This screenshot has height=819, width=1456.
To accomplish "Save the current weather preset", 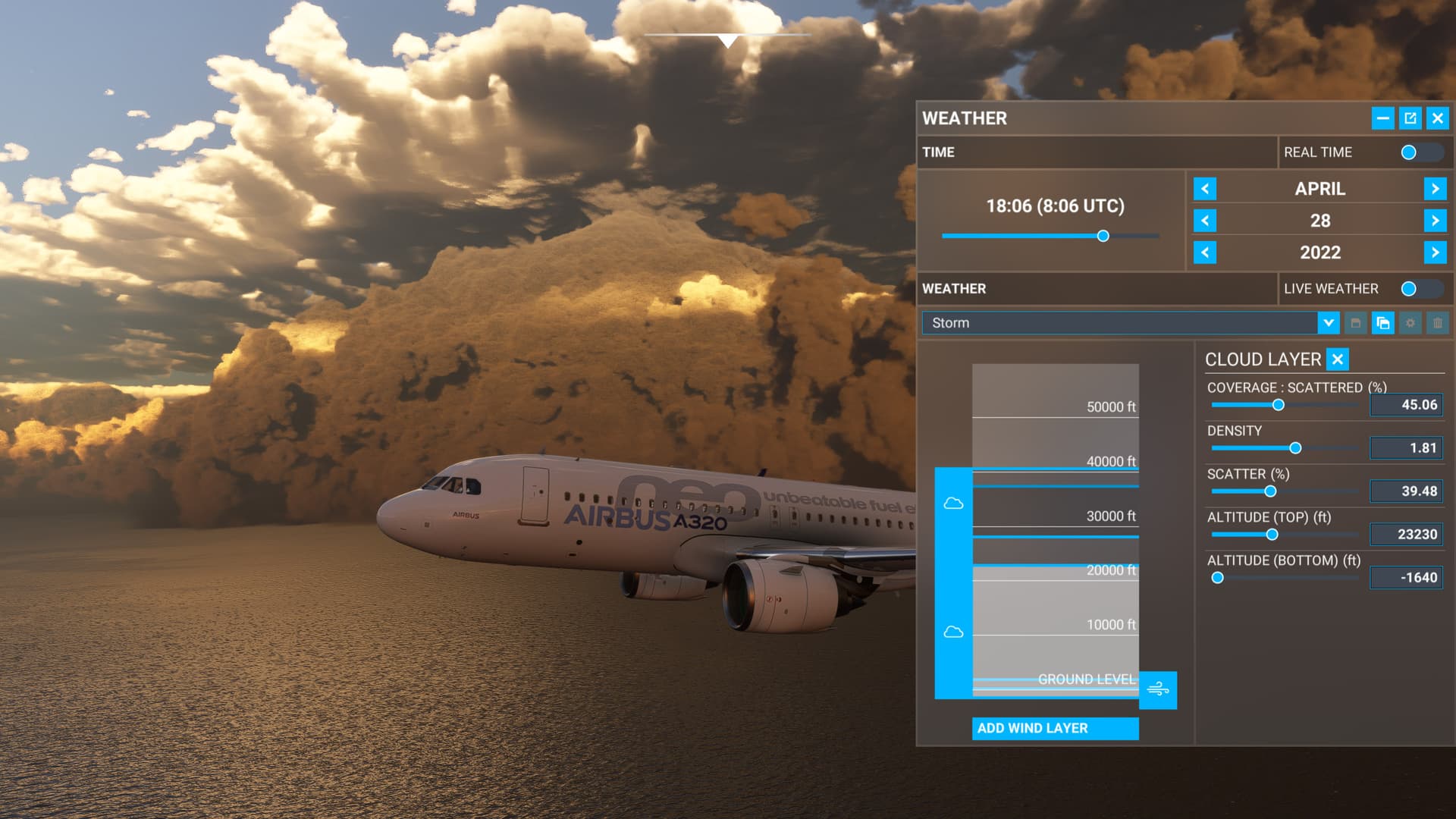I will [x=1356, y=322].
